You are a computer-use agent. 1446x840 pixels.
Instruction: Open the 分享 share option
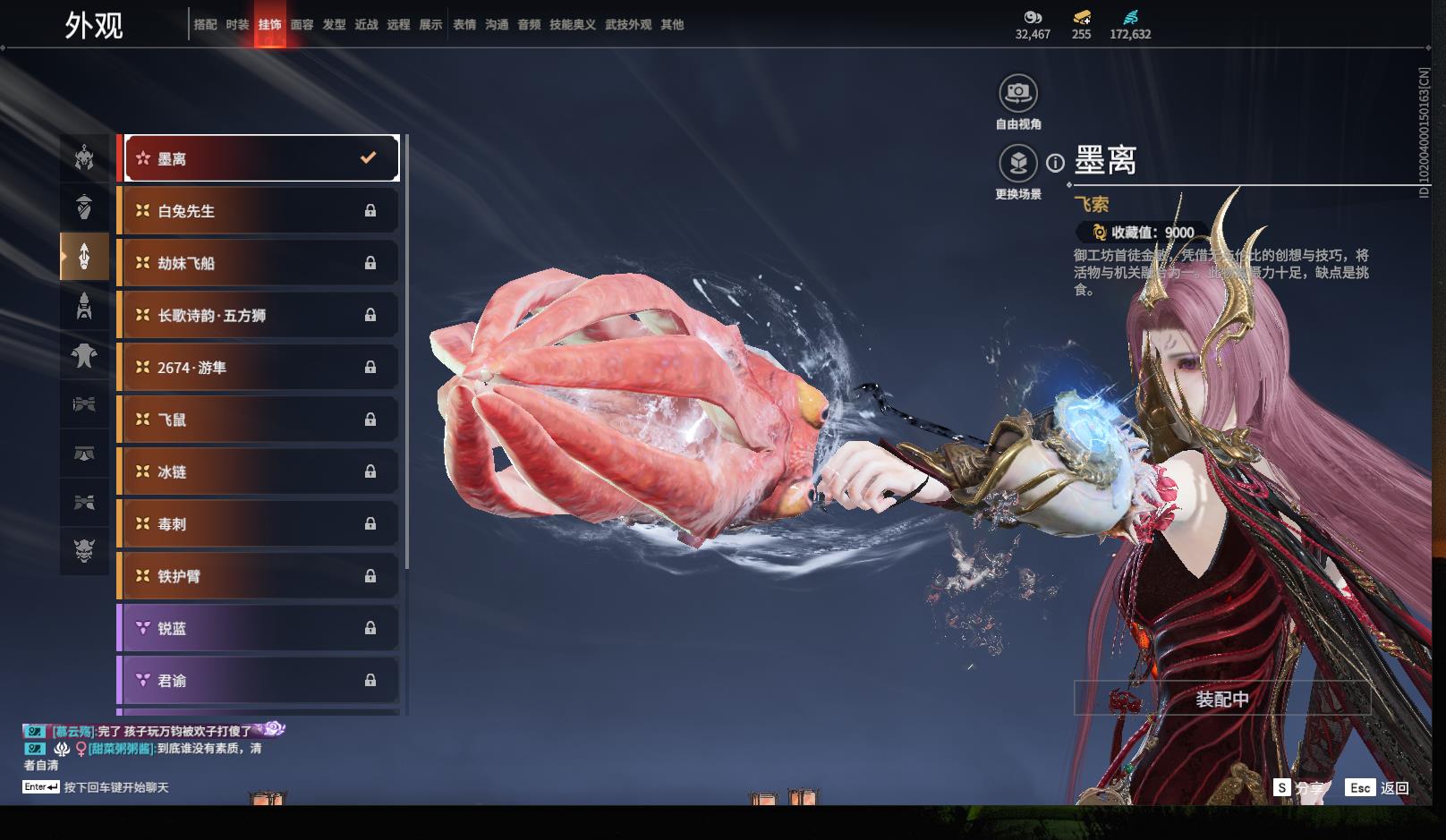[x=1298, y=787]
